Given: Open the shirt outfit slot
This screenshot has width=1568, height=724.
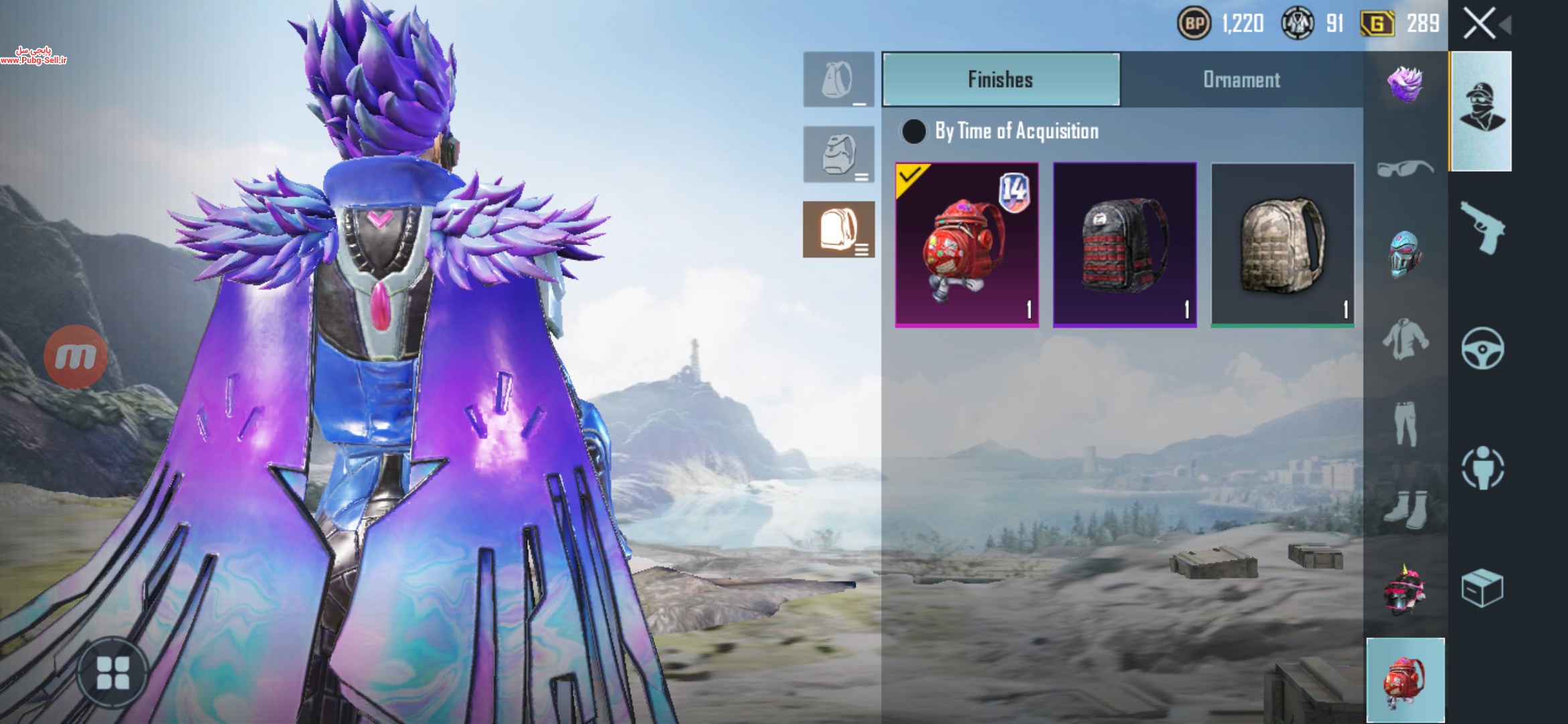Looking at the screenshot, I should coord(1405,339).
